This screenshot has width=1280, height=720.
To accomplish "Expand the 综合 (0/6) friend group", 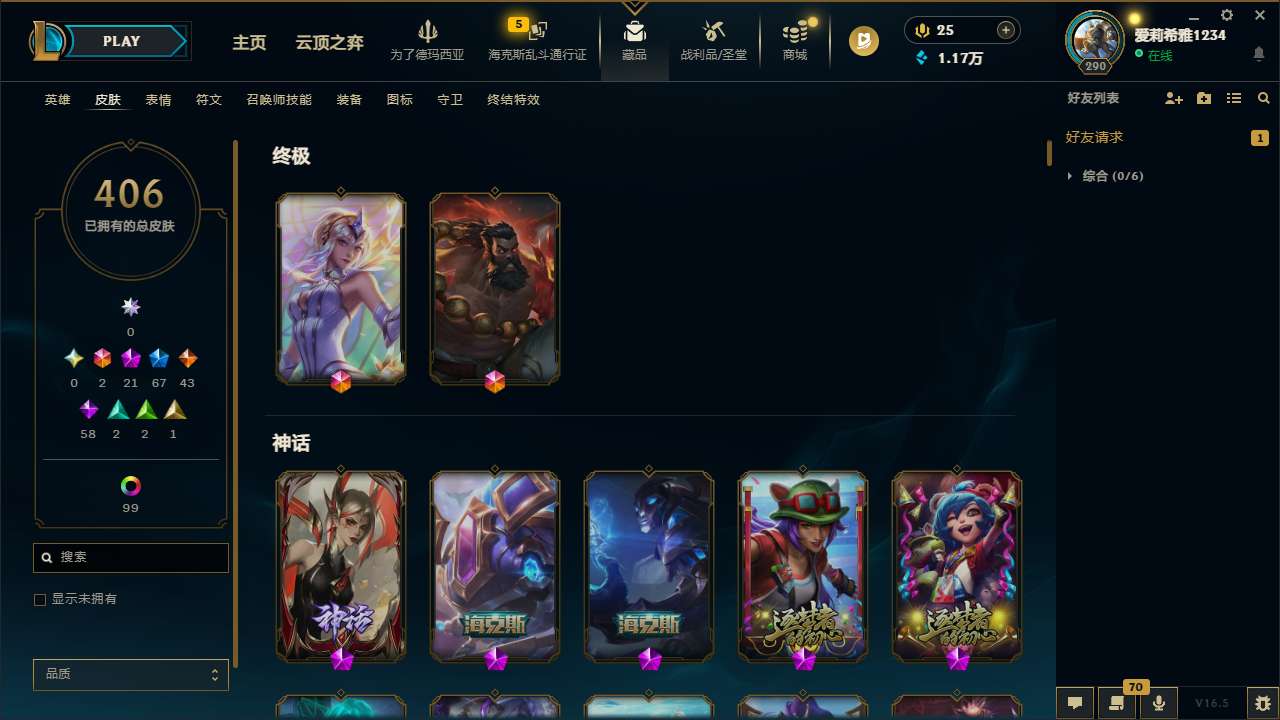I will [x=1071, y=176].
